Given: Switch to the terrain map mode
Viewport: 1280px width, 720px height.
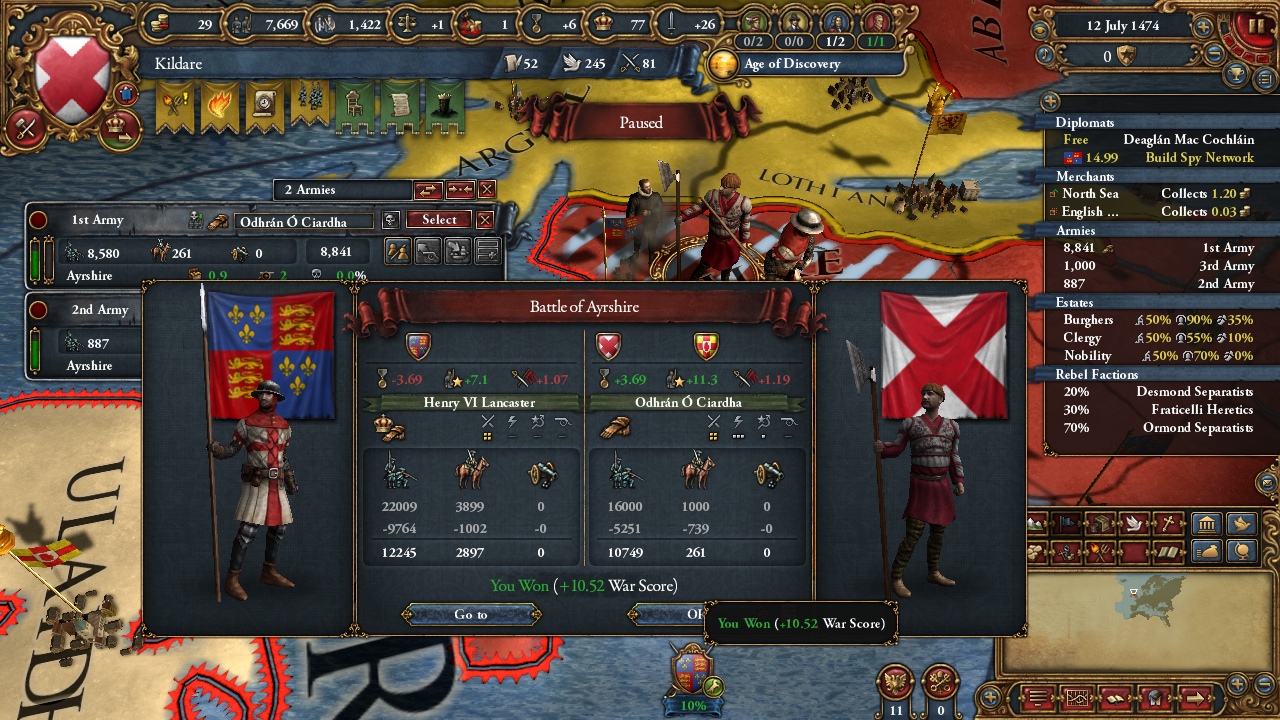Looking at the screenshot, I should 1037,523.
